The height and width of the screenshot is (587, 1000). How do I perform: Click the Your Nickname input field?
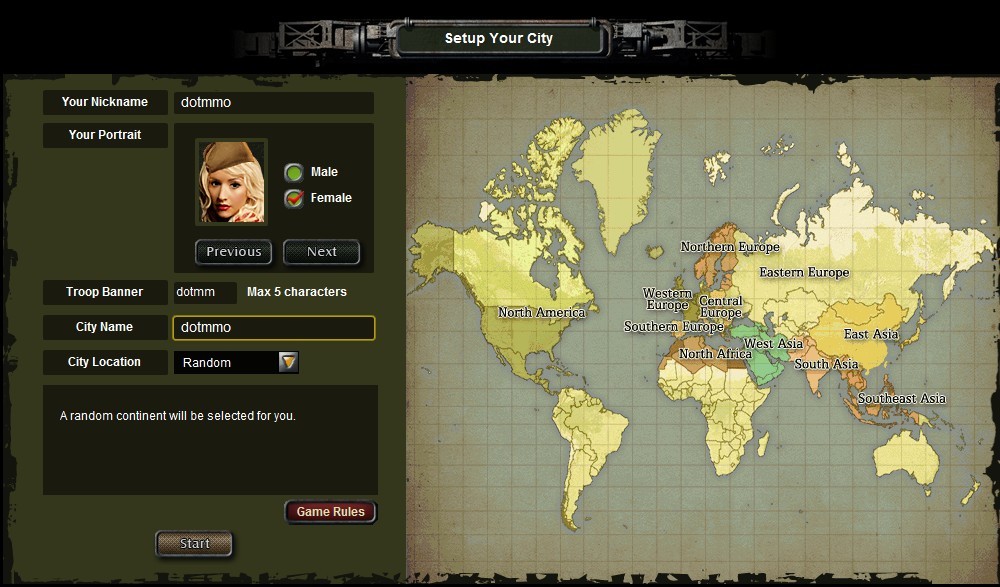(x=273, y=103)
